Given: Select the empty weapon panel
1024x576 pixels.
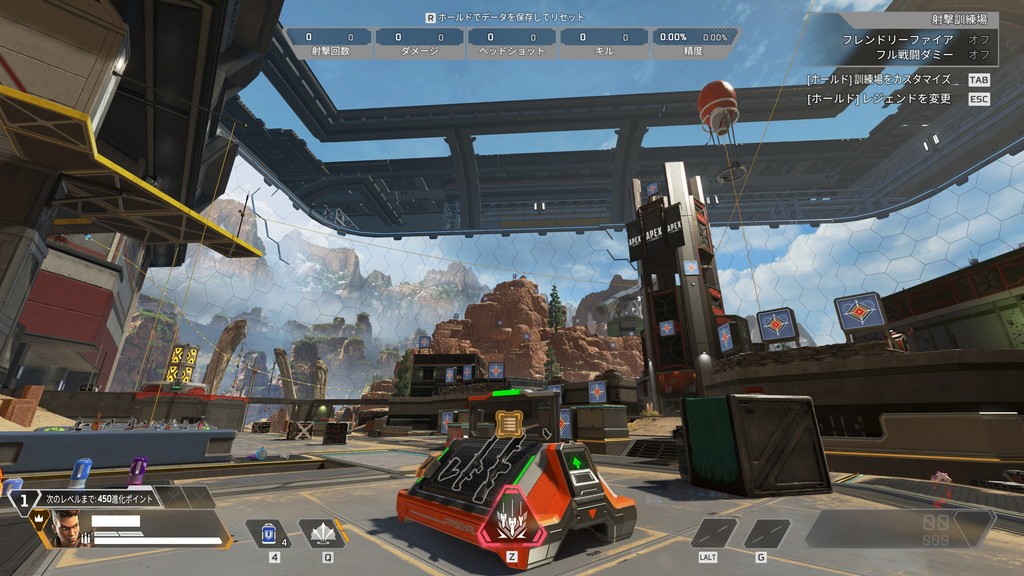Looking at the screenshot, I should coord(898,527).
